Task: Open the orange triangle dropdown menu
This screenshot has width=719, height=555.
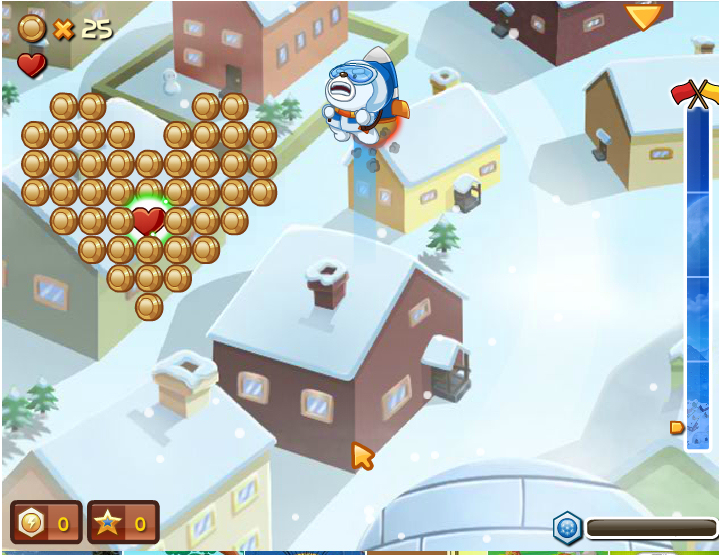Action: tap(643, 15)
